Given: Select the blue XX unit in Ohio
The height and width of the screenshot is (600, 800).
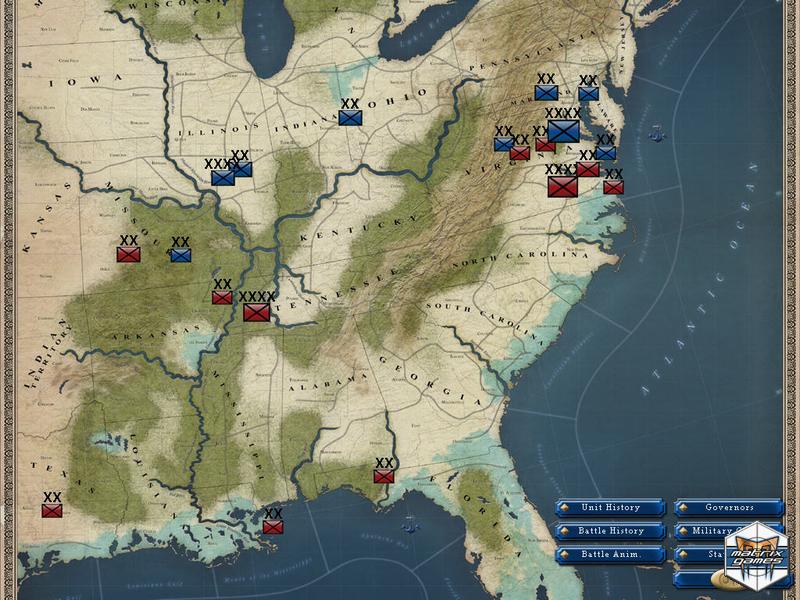Looking at the screenshot, I should click(x=350, y=117).
